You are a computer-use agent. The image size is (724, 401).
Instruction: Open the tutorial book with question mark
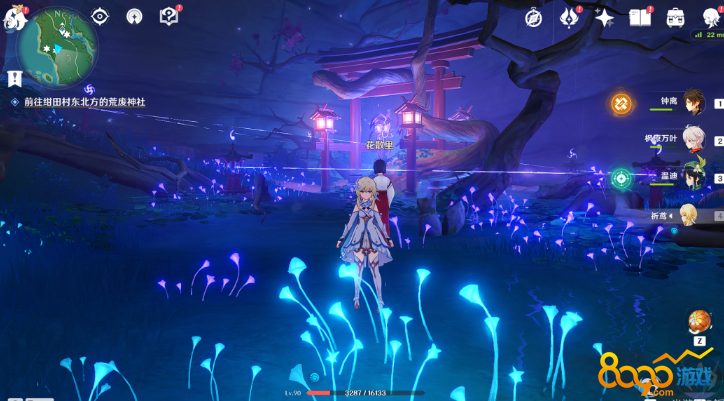point(168,16)
